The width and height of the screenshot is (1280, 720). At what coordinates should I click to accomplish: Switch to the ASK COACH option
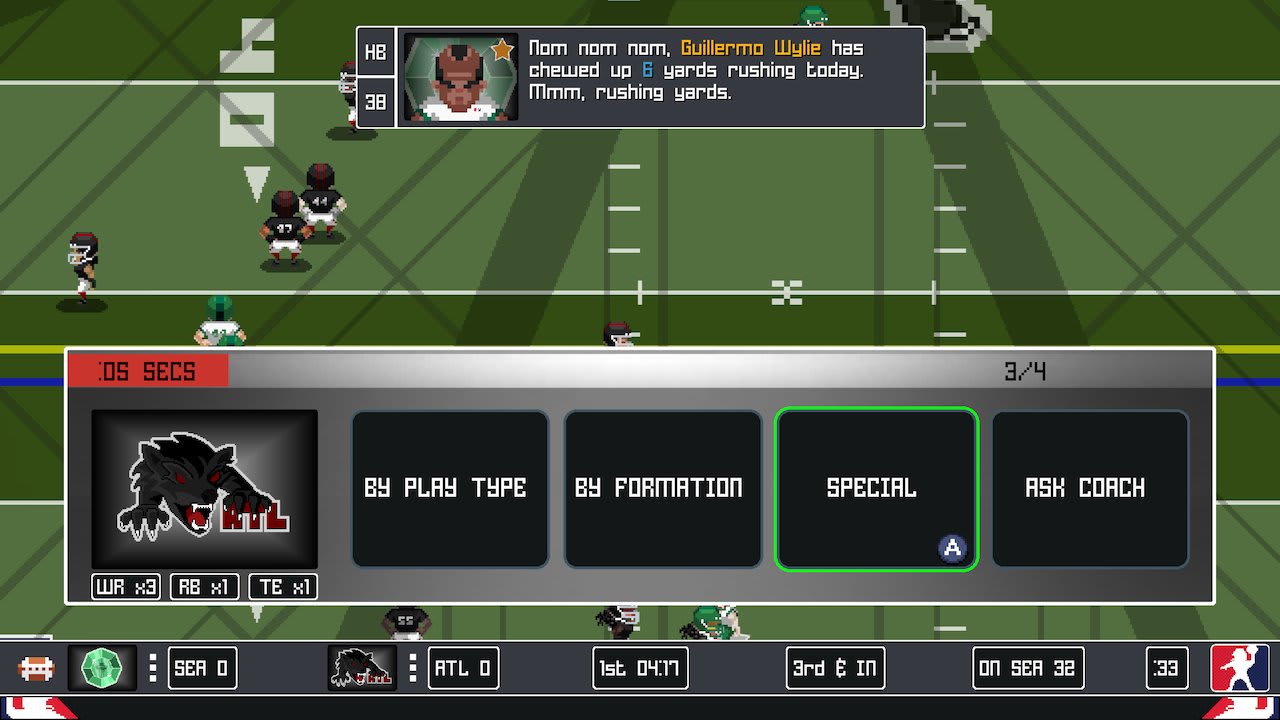tap(1090, 488)
